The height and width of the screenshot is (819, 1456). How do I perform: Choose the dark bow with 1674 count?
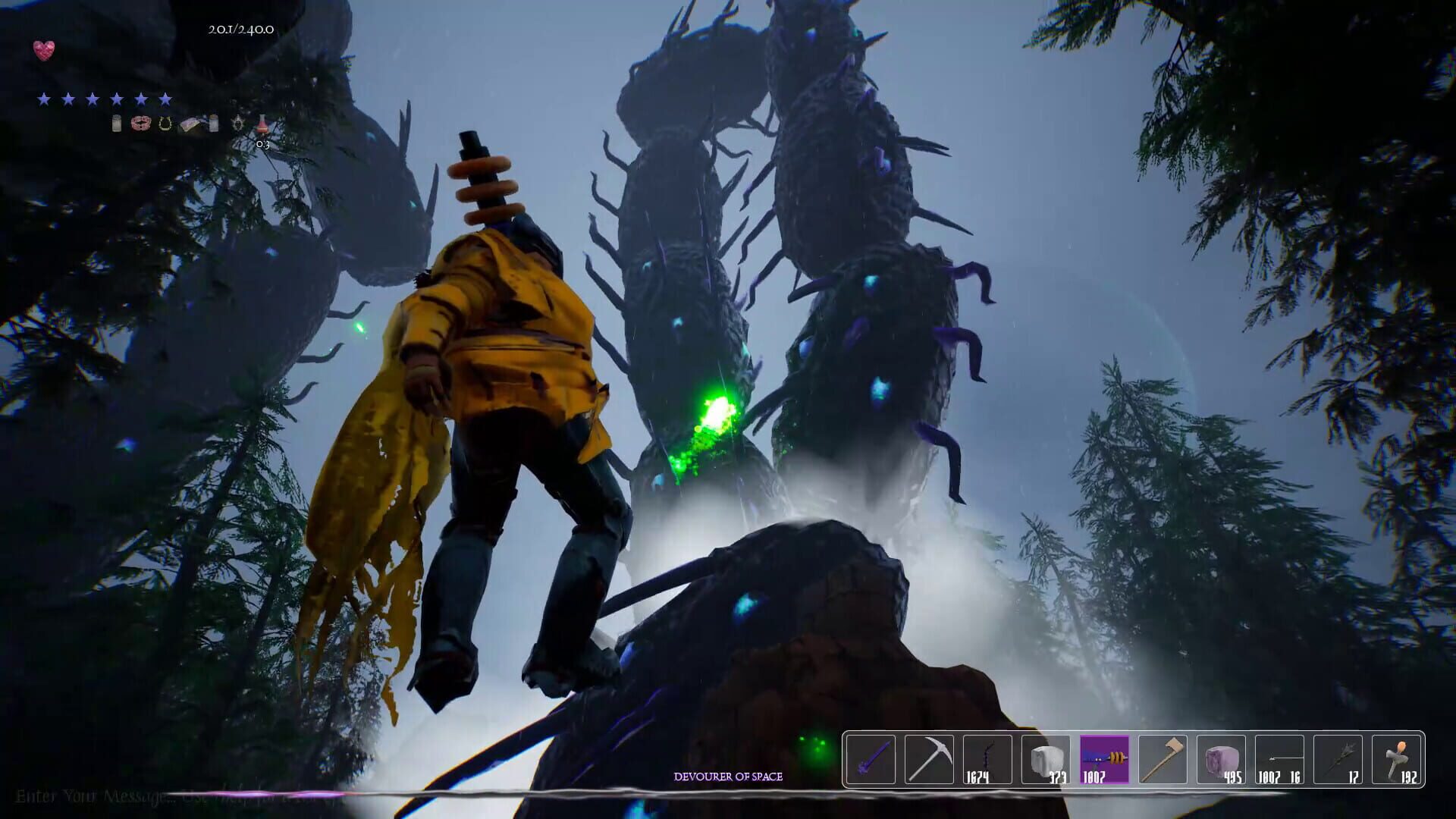987,759
